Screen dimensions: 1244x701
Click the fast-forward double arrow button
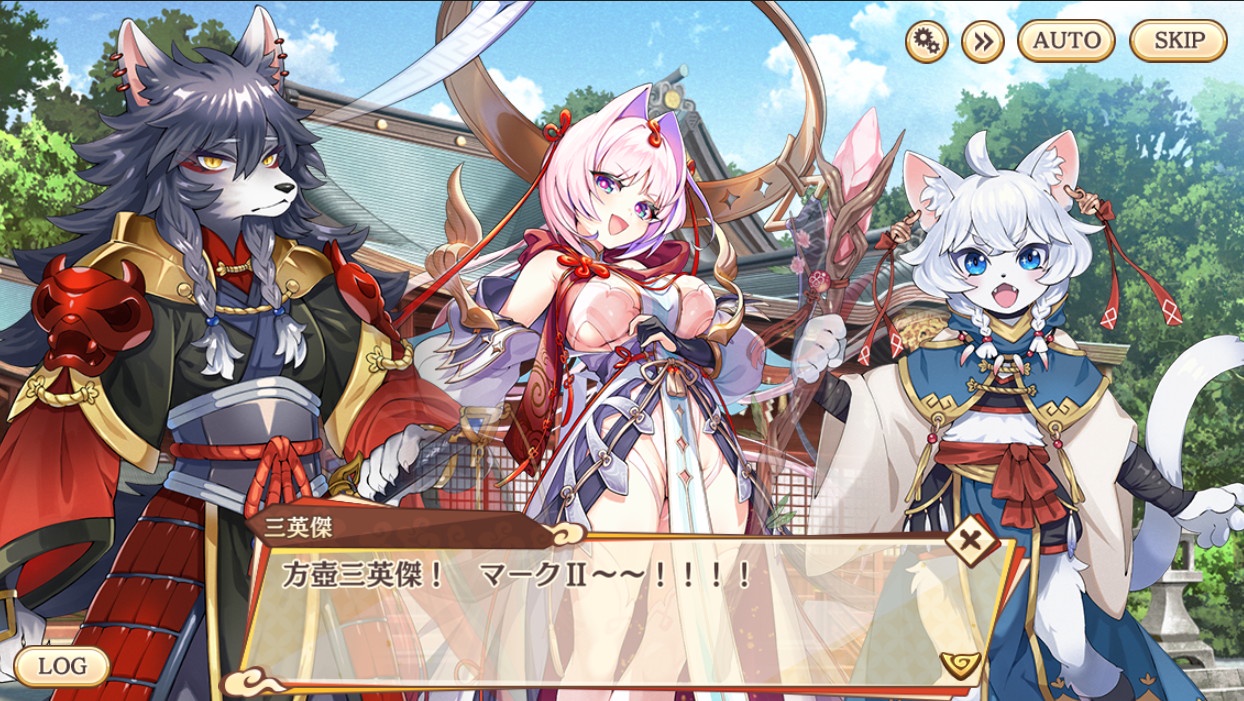point(982,41)
